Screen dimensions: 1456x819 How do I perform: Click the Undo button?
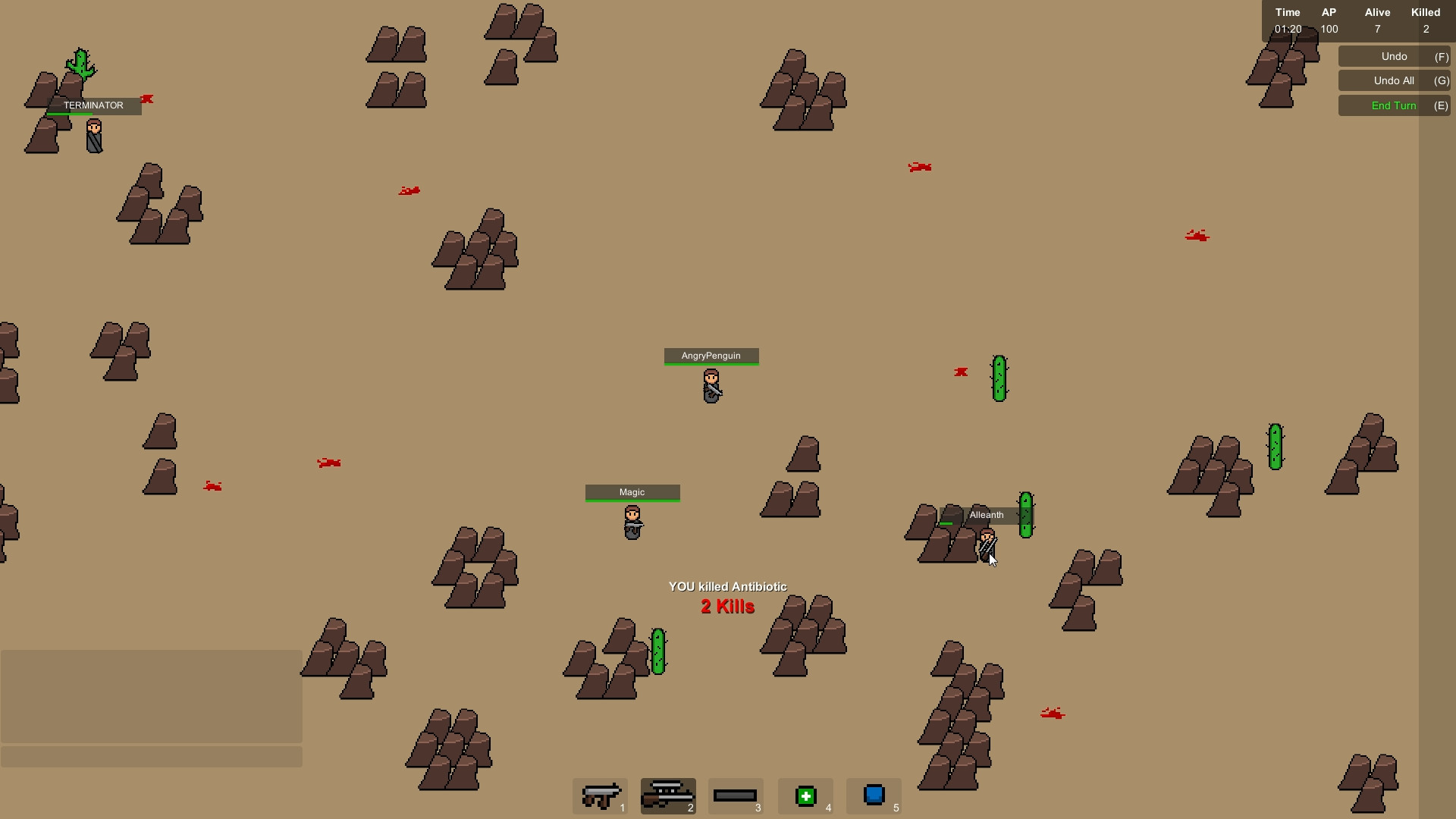pyautogui.click(x=1394, y=56)
